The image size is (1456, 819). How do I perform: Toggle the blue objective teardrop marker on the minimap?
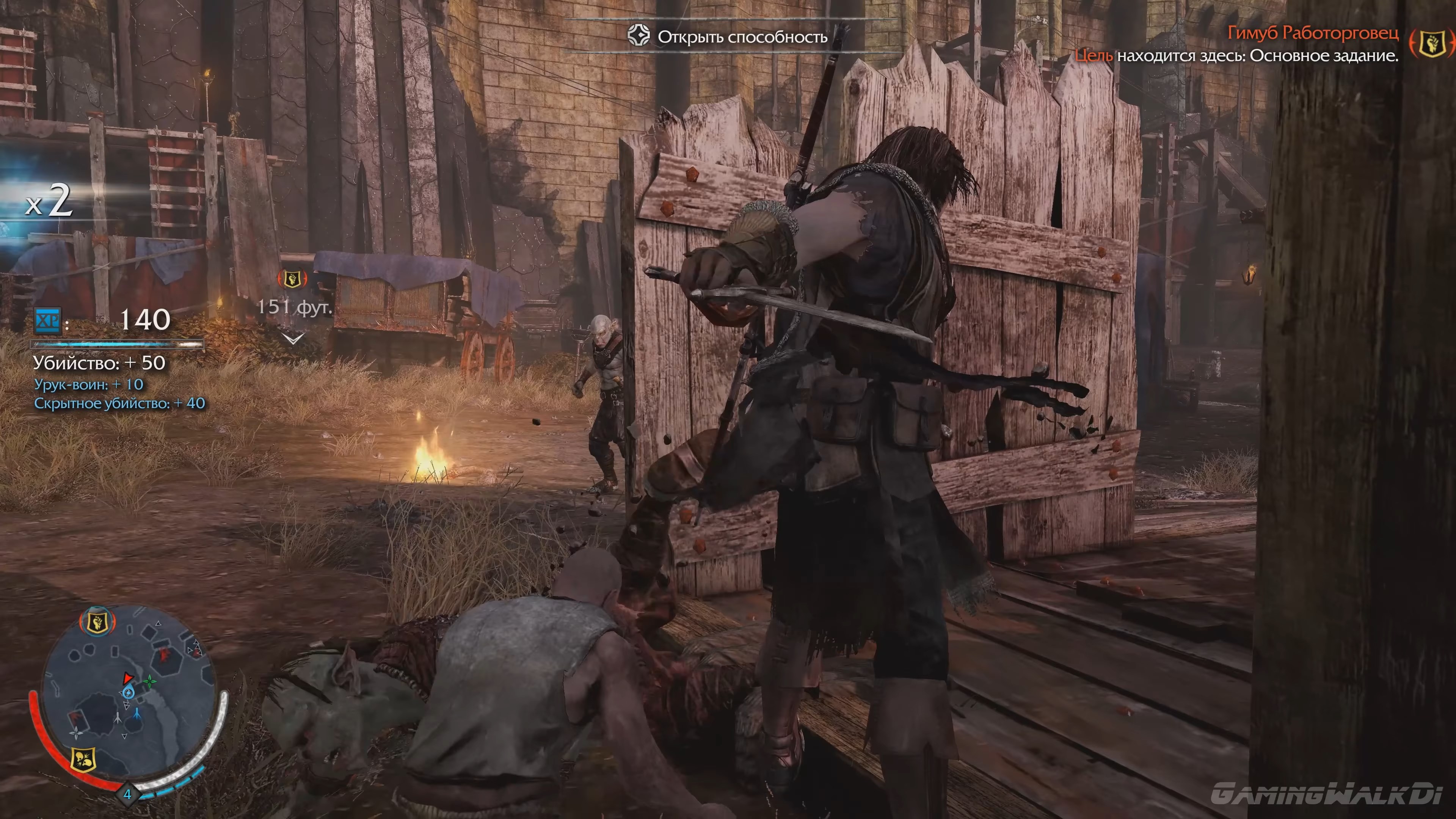(128, 693)
